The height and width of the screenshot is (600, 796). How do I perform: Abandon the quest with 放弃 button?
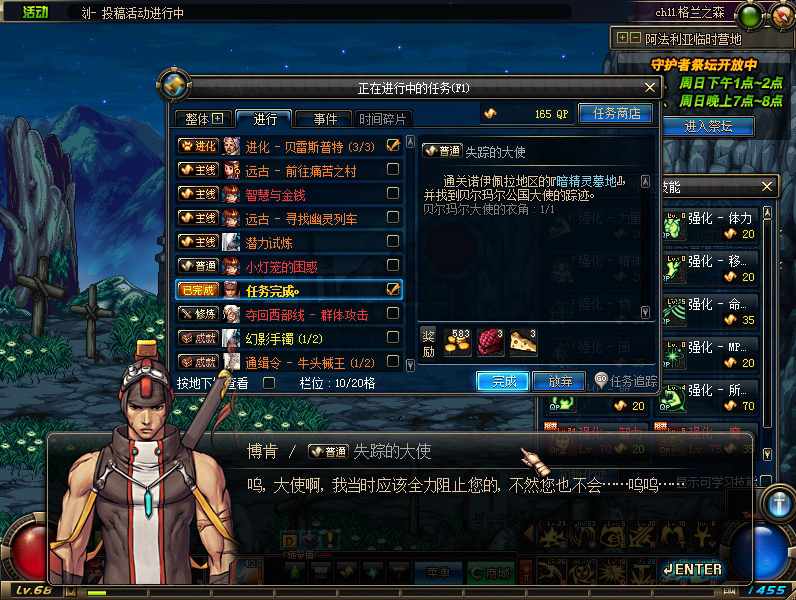click(x=558, y=381)
